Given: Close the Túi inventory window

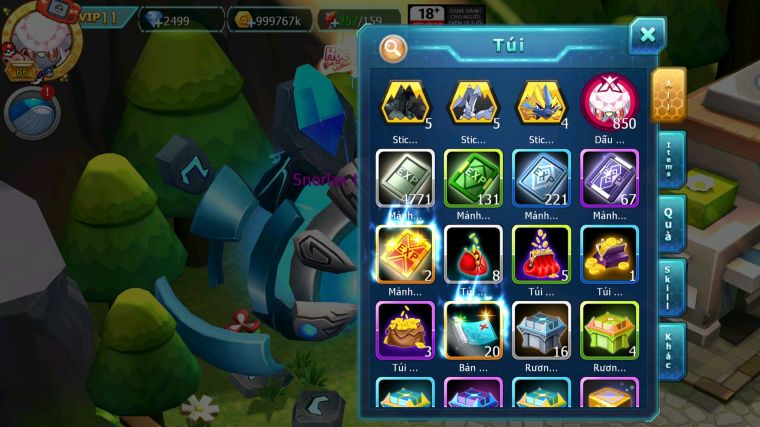Looking at the screenshot, I should click(x=647, y=35).
